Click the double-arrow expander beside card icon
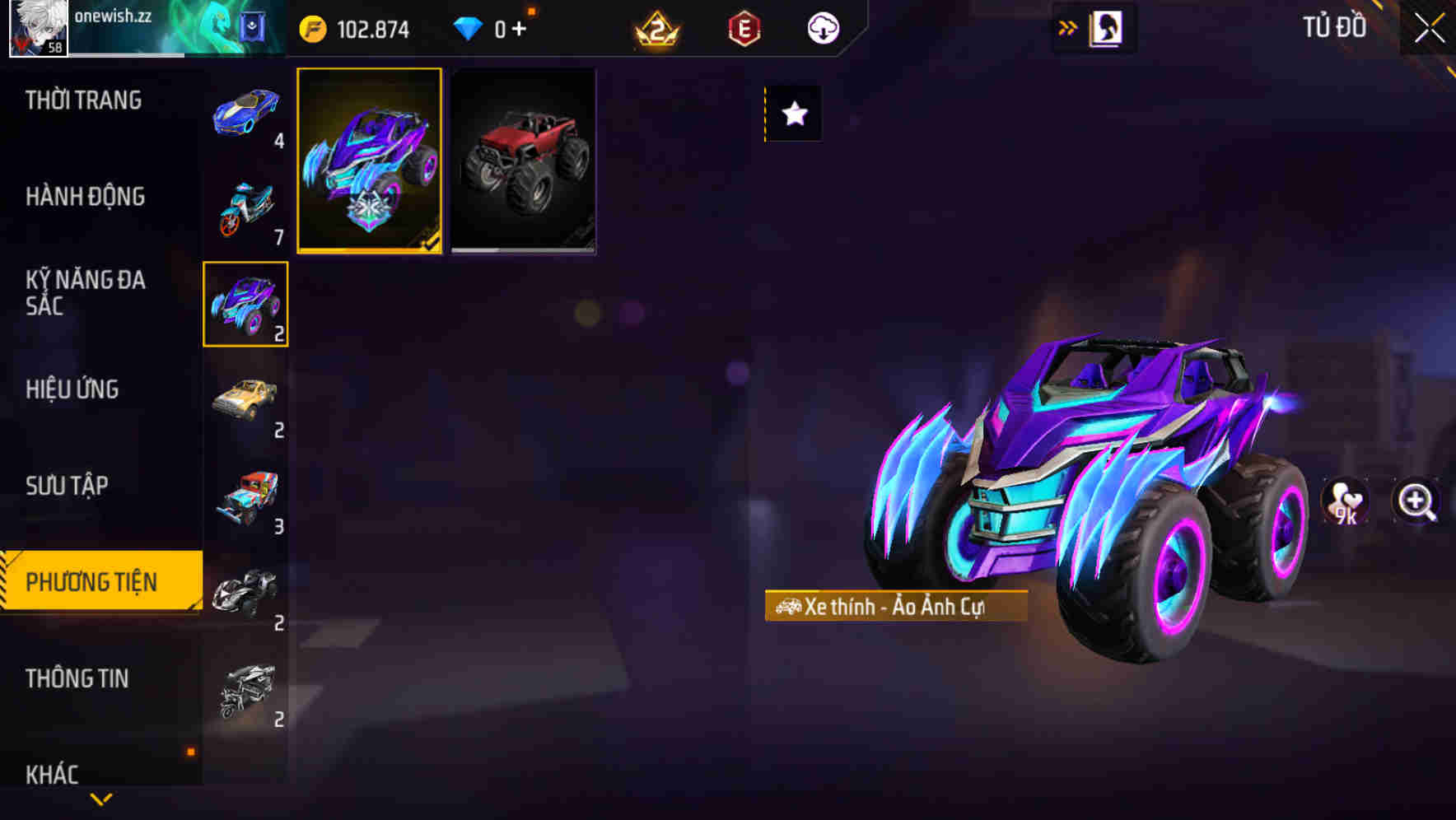The height and width of the screenshot is (820, 1456). click(x=1068, y=26)
